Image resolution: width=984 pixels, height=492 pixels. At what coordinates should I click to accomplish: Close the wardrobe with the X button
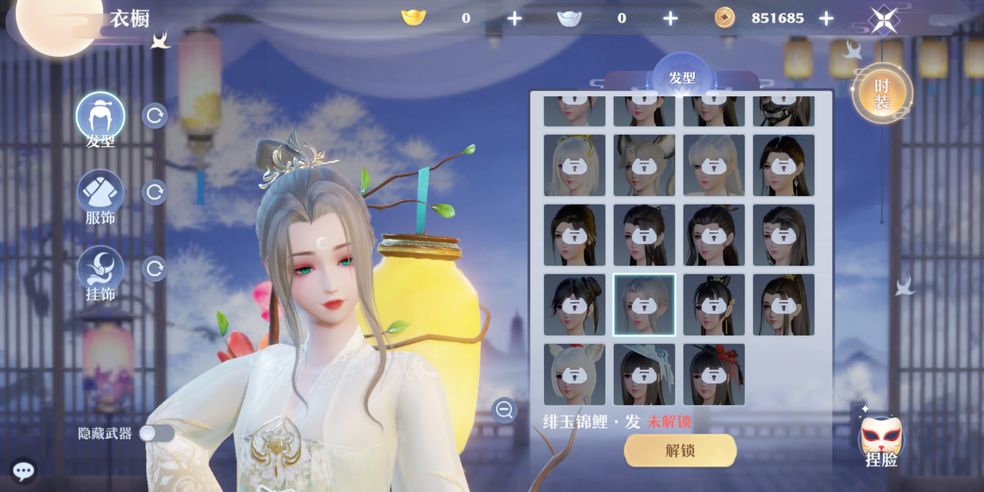point(883,20)
